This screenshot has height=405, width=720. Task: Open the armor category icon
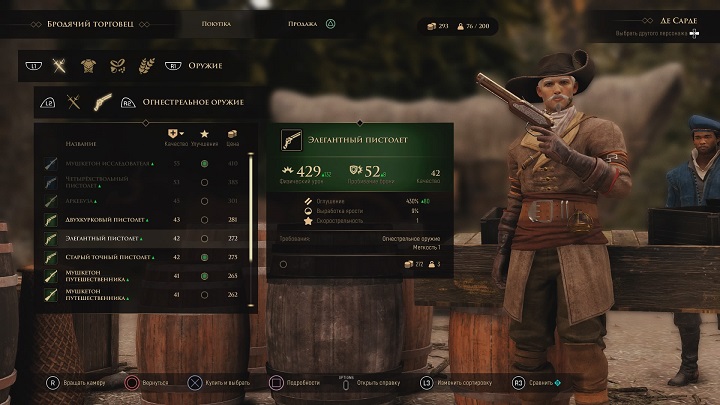pyautogui.click(x=89, y=66)
